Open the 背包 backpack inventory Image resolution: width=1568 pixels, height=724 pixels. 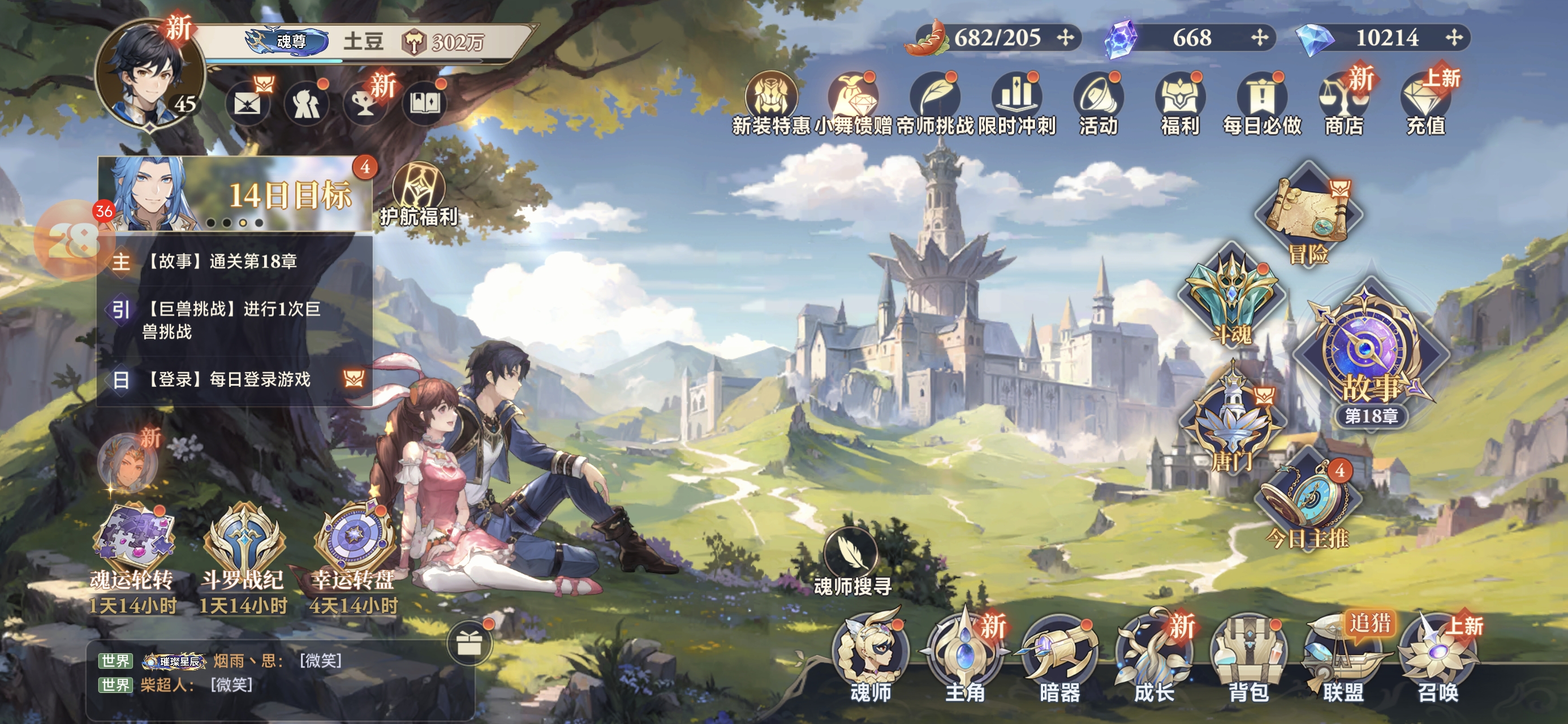1248,657
